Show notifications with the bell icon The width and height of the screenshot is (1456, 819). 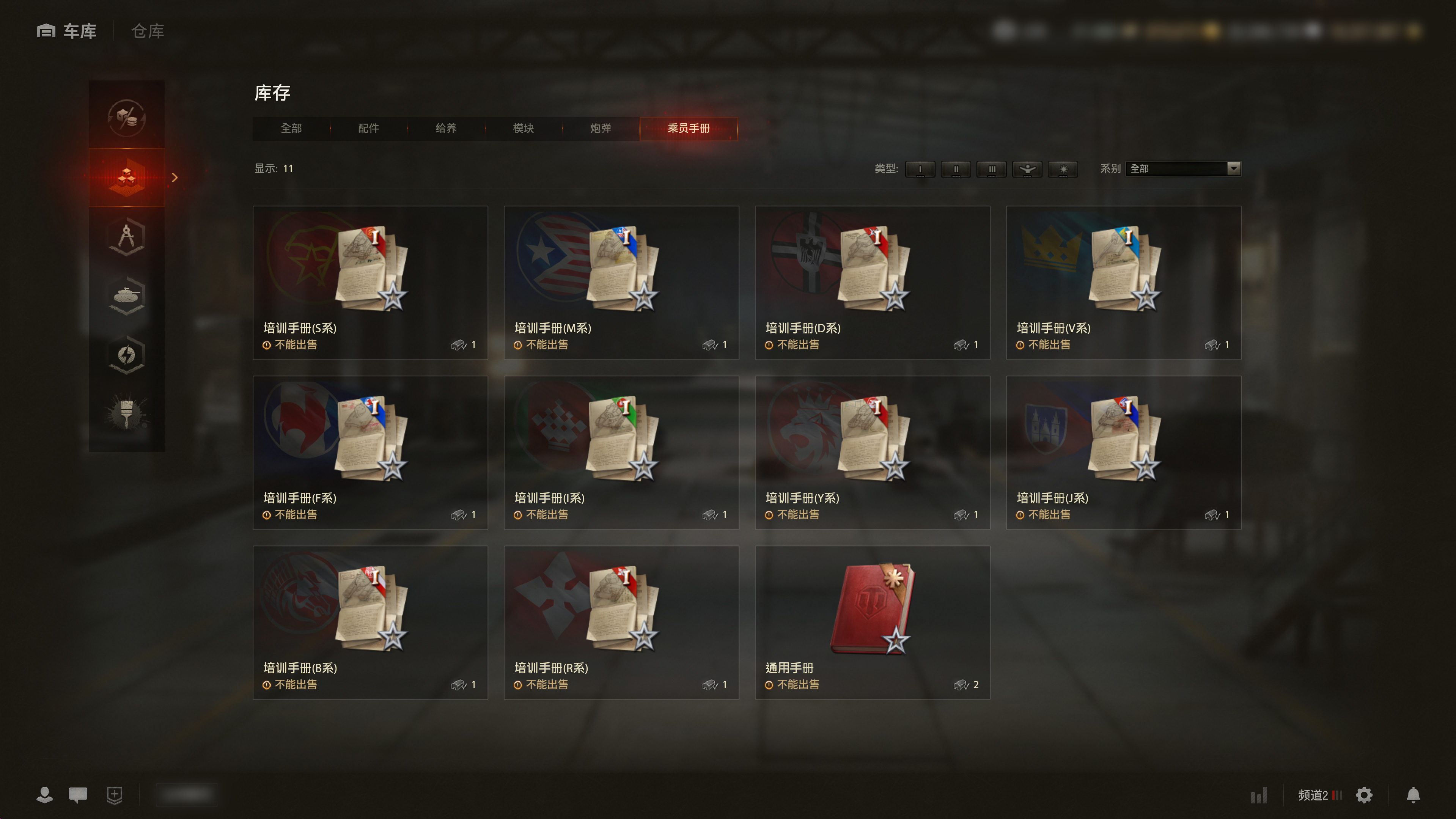tap(1413, 795)
